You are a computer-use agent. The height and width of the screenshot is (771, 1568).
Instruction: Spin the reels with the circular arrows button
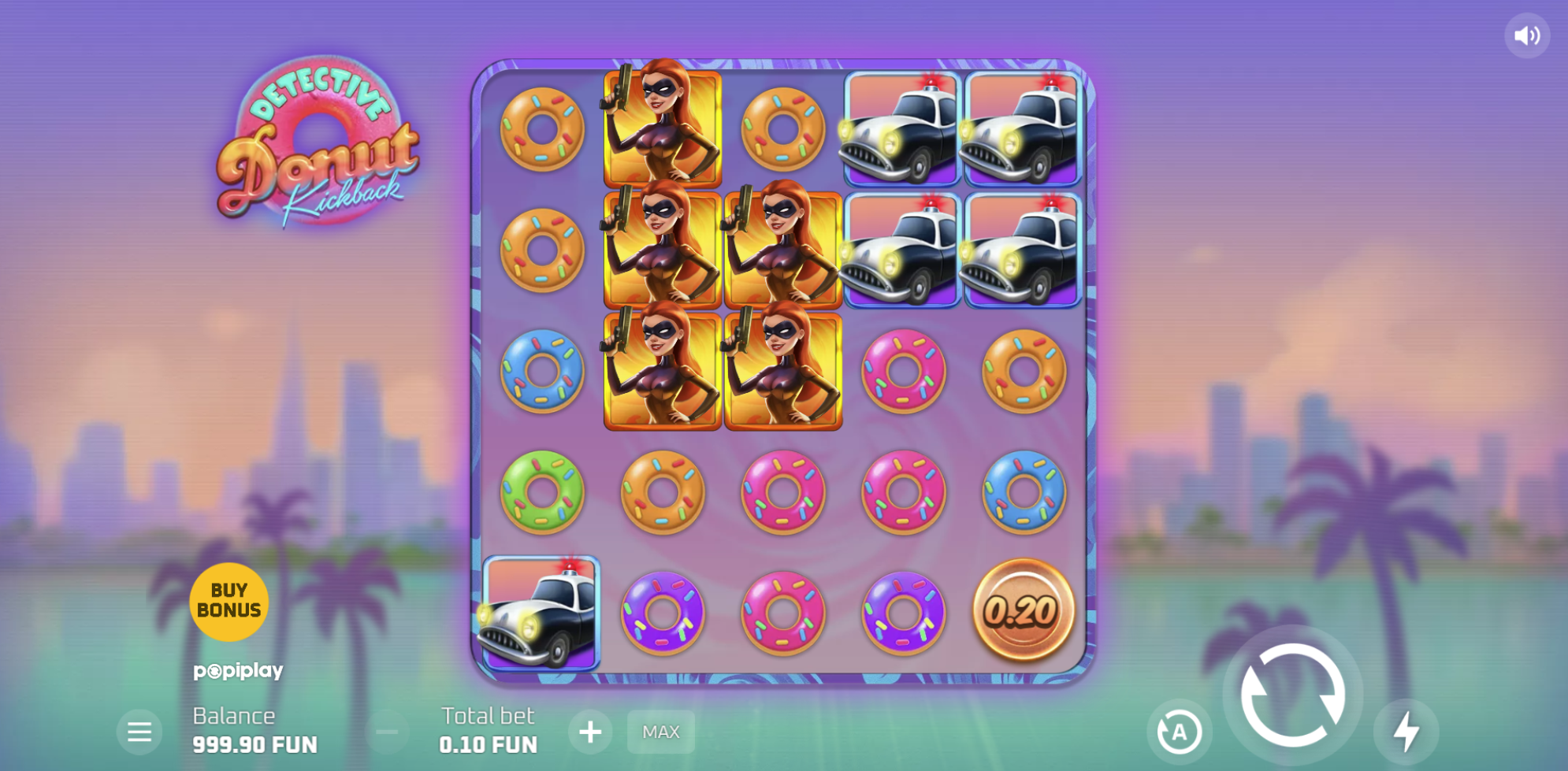point(1292,695)
